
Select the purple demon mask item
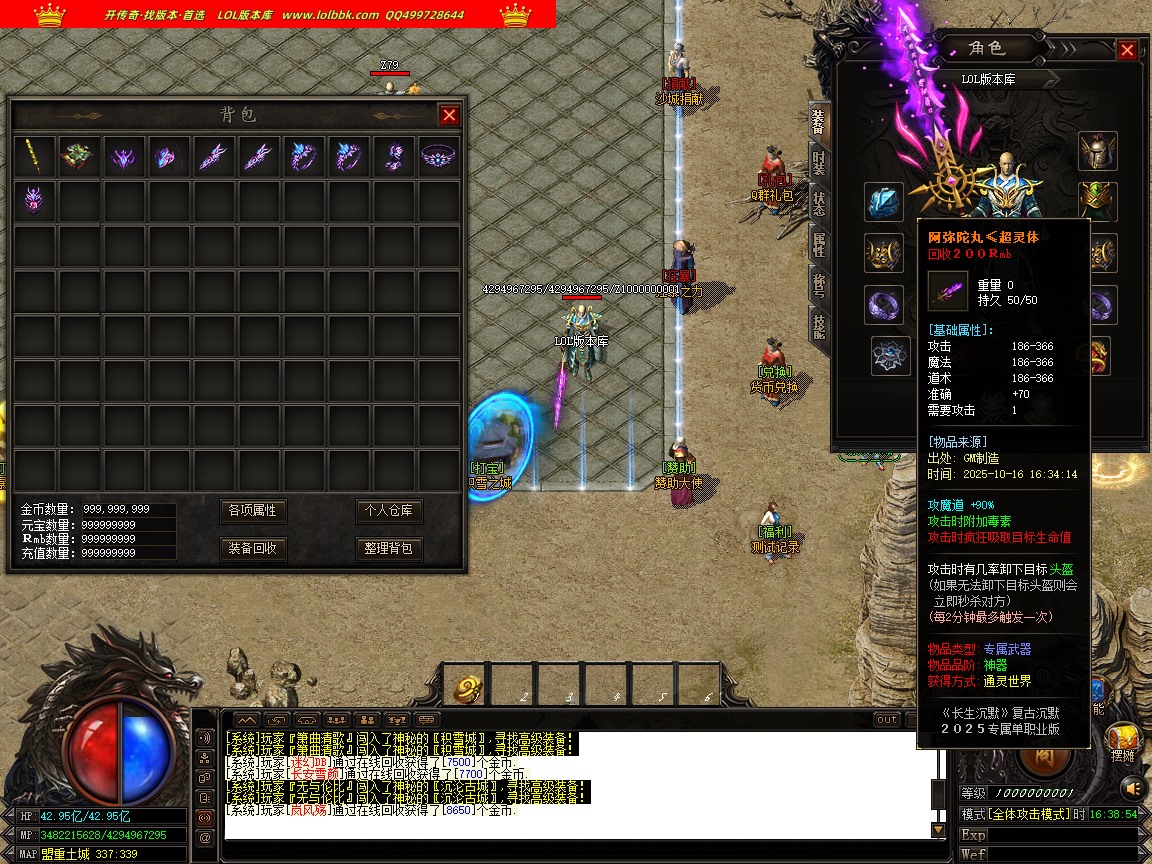(x=35, y=201)
